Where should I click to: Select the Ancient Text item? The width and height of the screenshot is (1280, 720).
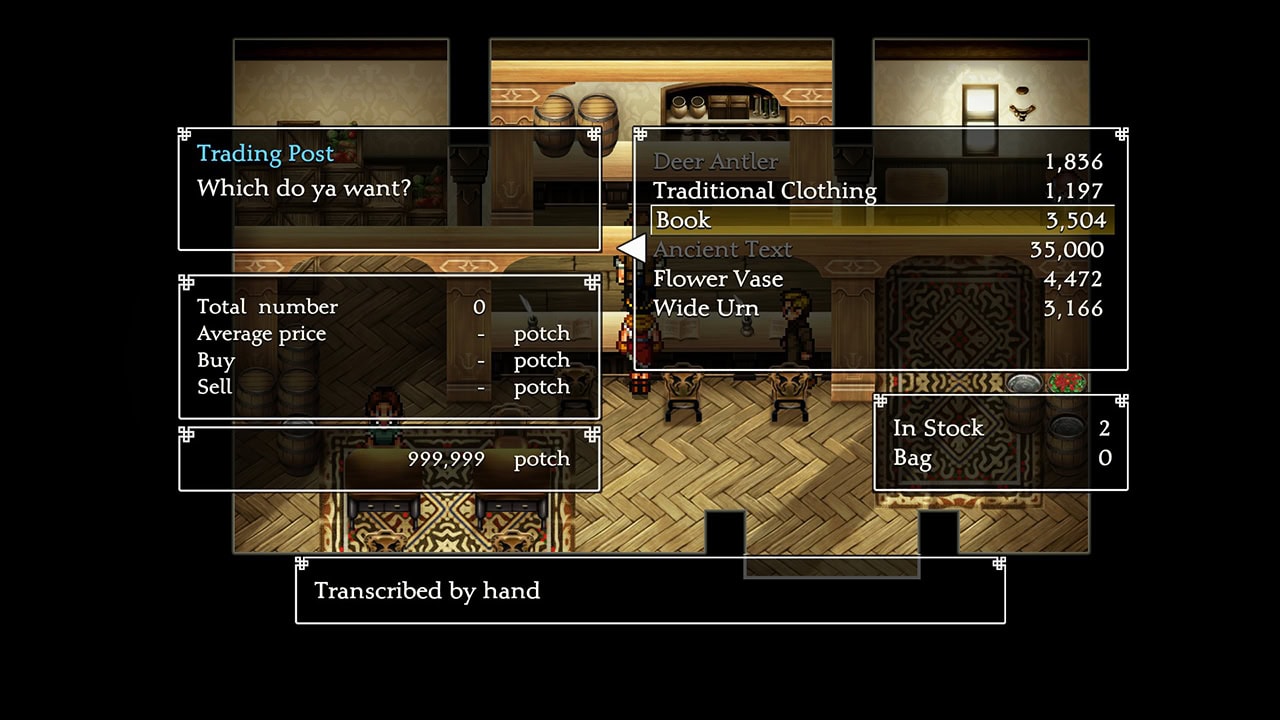[723, 250]
